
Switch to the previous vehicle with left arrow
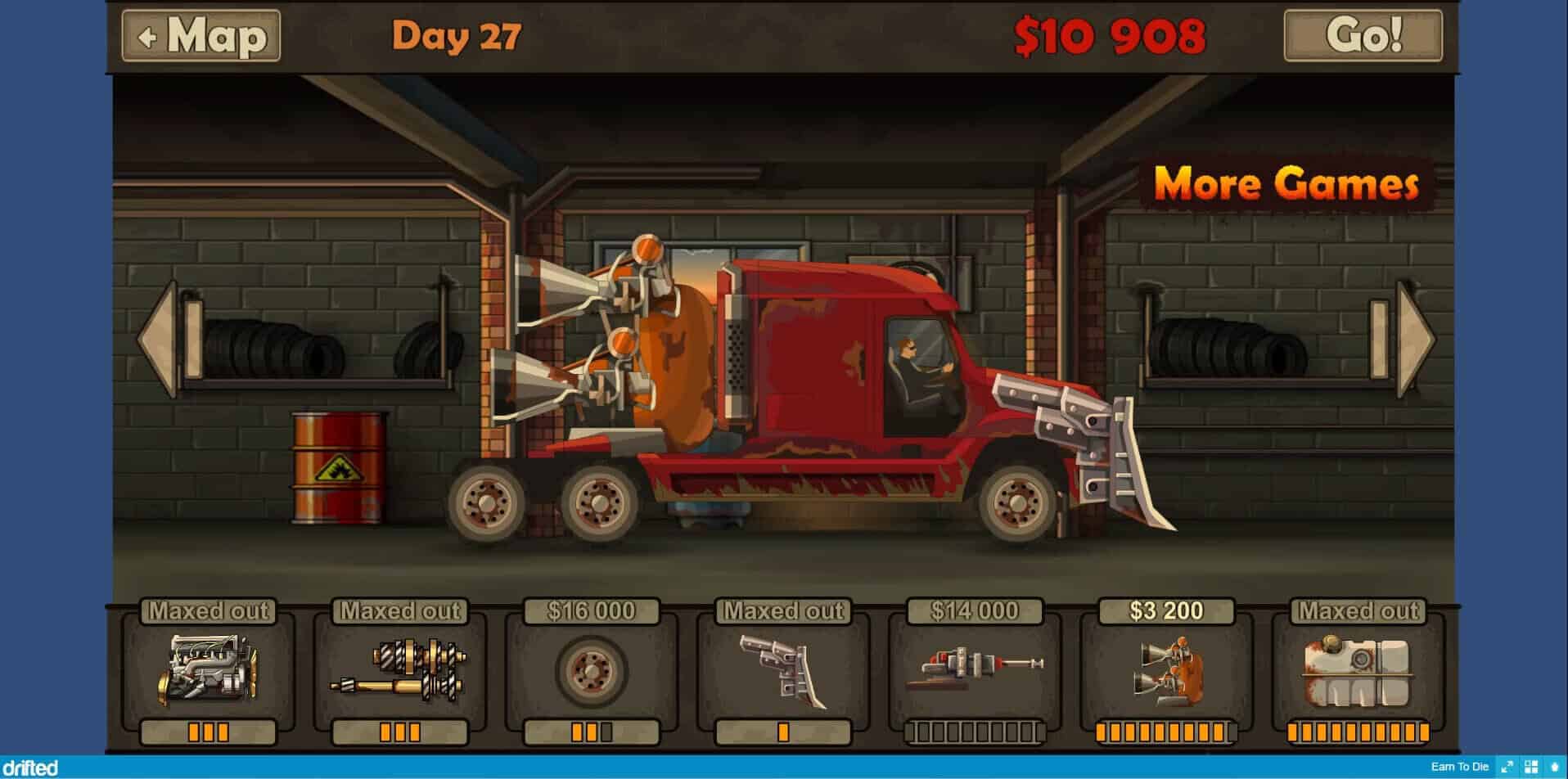point(160,339)
